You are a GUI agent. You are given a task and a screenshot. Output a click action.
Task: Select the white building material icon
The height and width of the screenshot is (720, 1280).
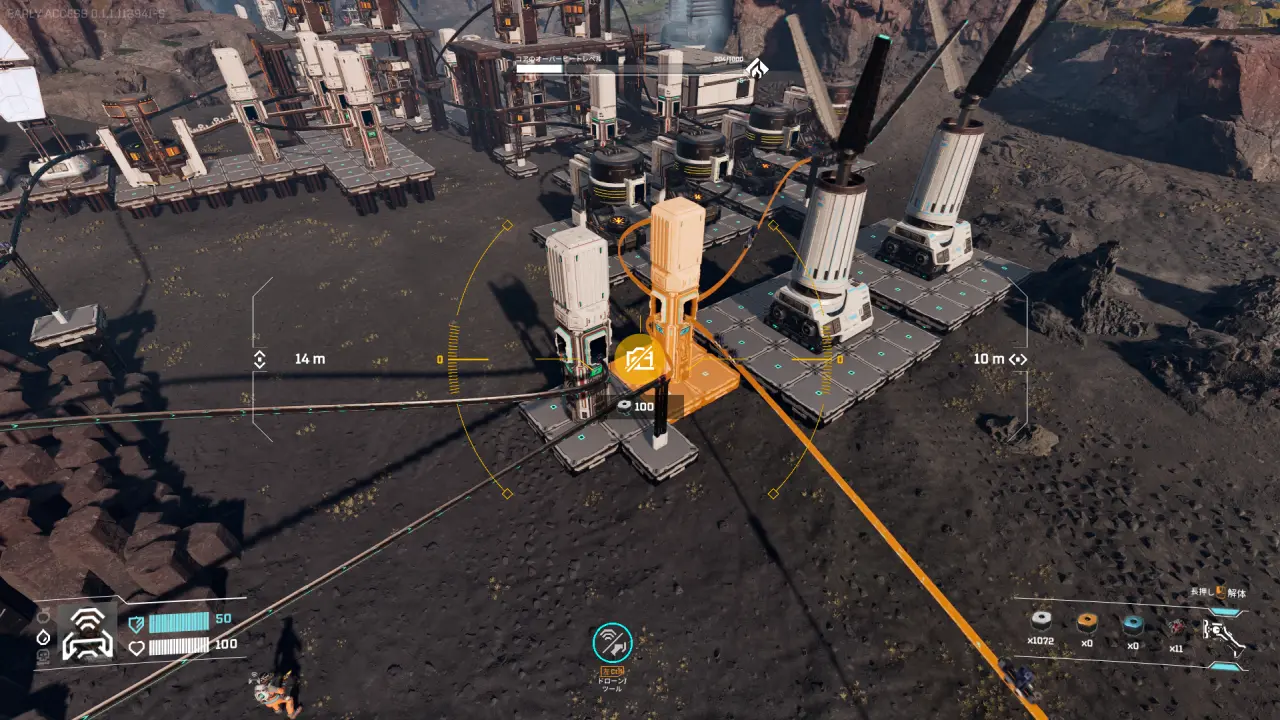coord(1042,623)
